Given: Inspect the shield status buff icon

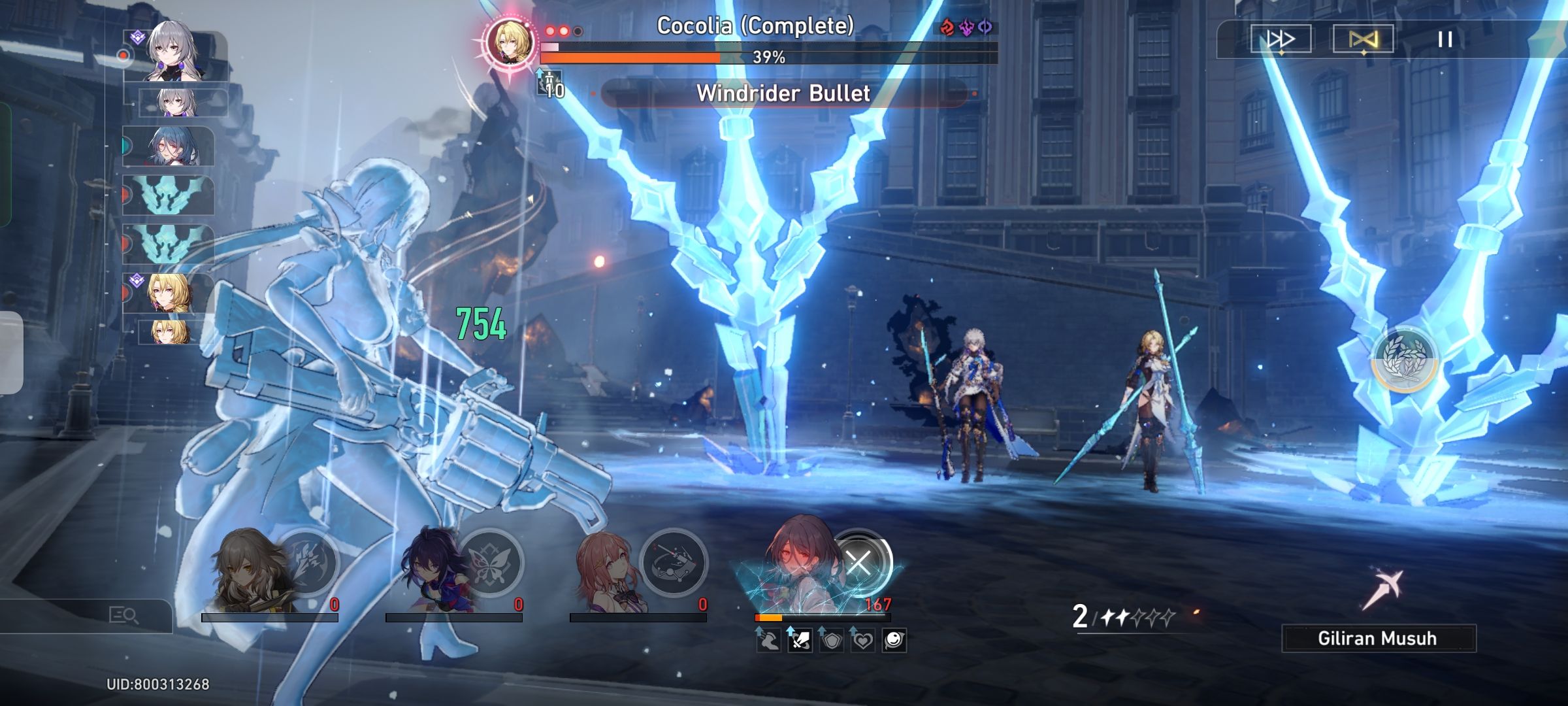Looking at the screenshot, I should pos(831,640).
